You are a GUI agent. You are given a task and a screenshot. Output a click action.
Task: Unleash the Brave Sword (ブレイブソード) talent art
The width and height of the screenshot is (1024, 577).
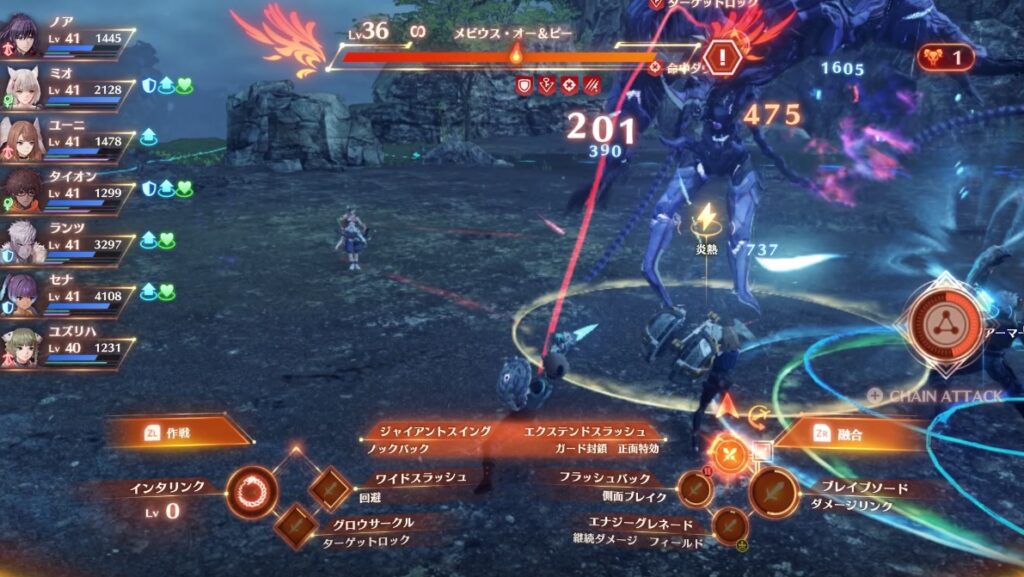[x=774, y=492]
